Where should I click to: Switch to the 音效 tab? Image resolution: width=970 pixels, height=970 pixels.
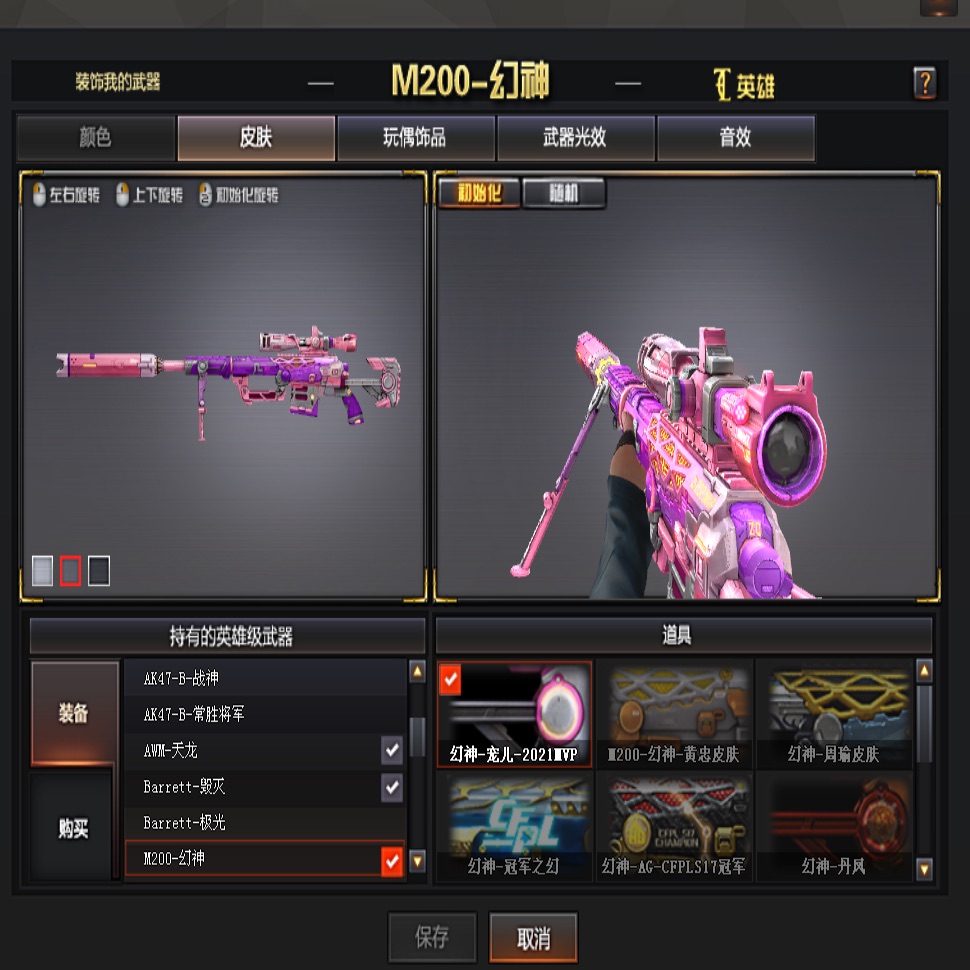tap(735, 138)
